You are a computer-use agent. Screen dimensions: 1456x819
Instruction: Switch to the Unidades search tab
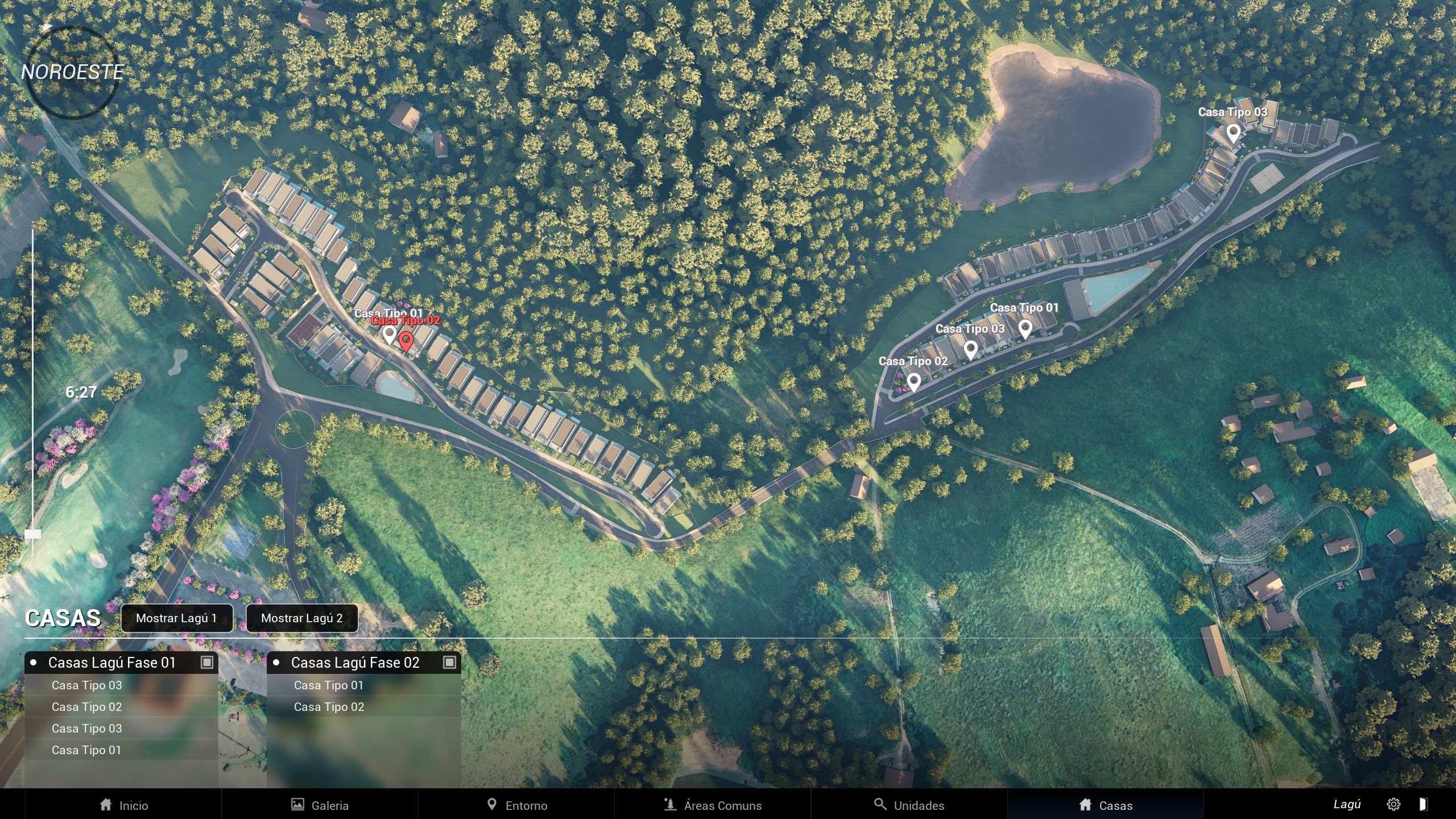tap(909, 805)
